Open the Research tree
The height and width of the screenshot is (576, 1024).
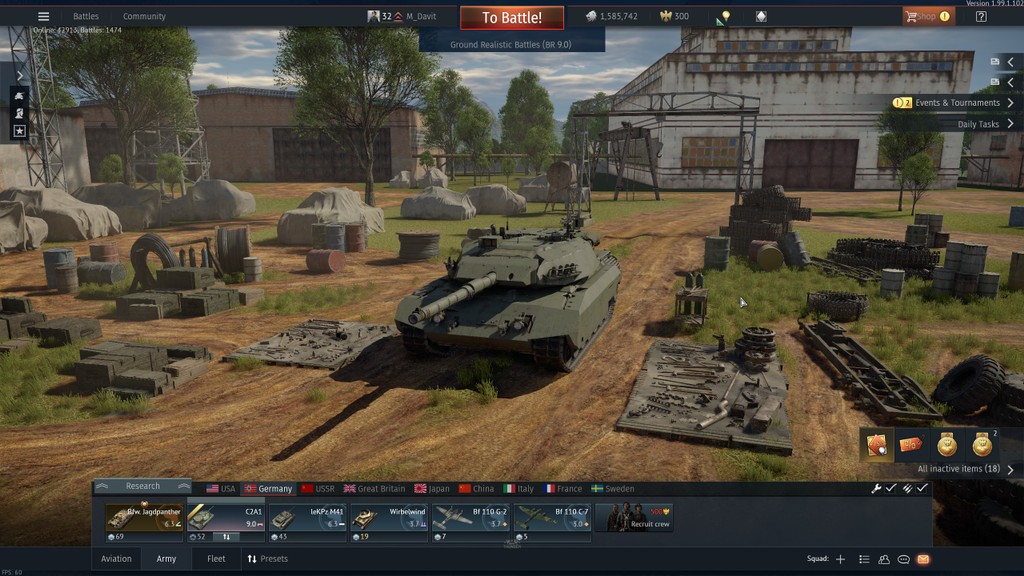[x=142, y=487]
